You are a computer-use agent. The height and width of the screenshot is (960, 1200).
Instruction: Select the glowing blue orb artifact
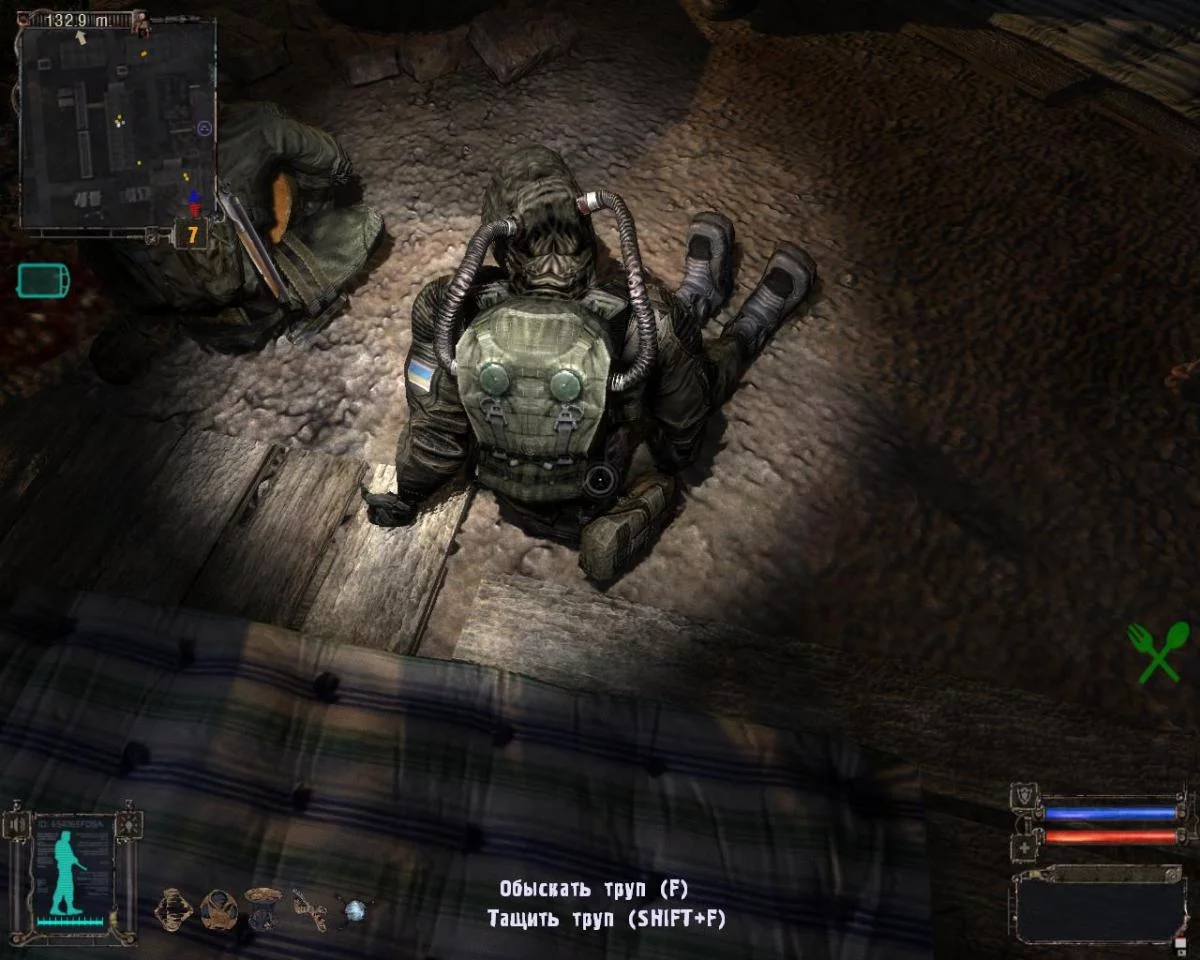pyautogui.click(x=356, y=910)
